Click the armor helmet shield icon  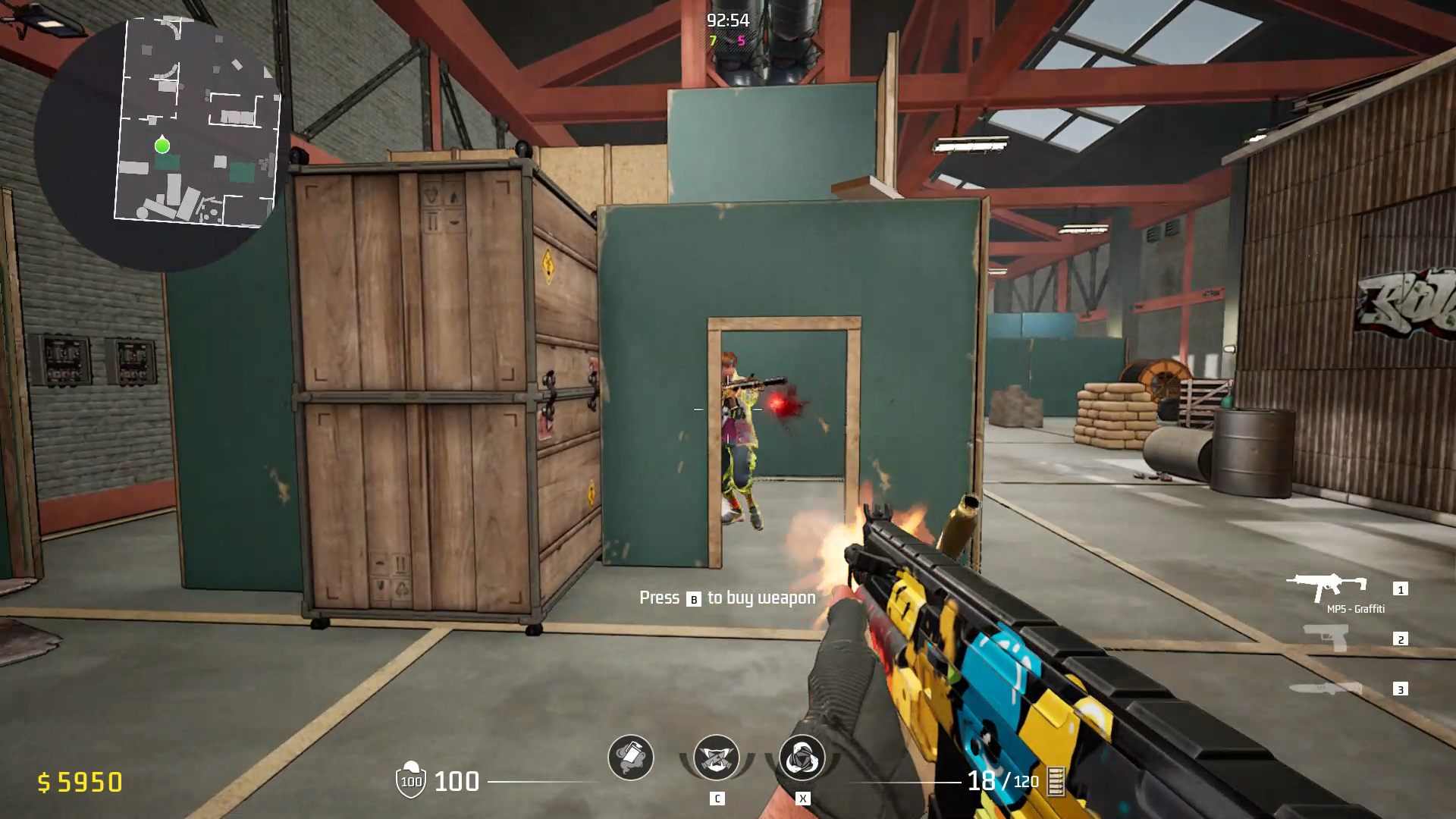(410, 780)
